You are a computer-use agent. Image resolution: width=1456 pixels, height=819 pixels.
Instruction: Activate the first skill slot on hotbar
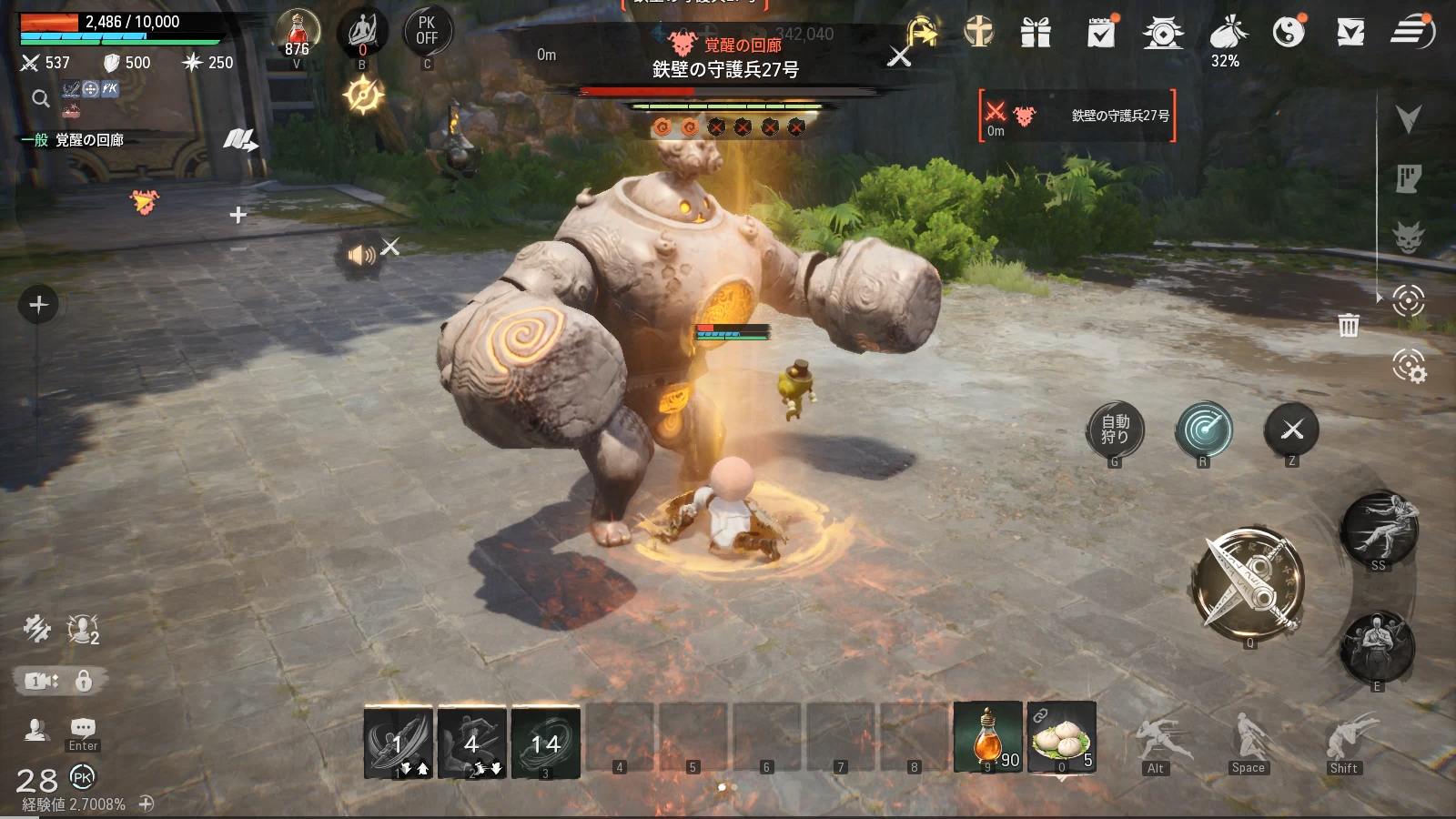point(399,743)
